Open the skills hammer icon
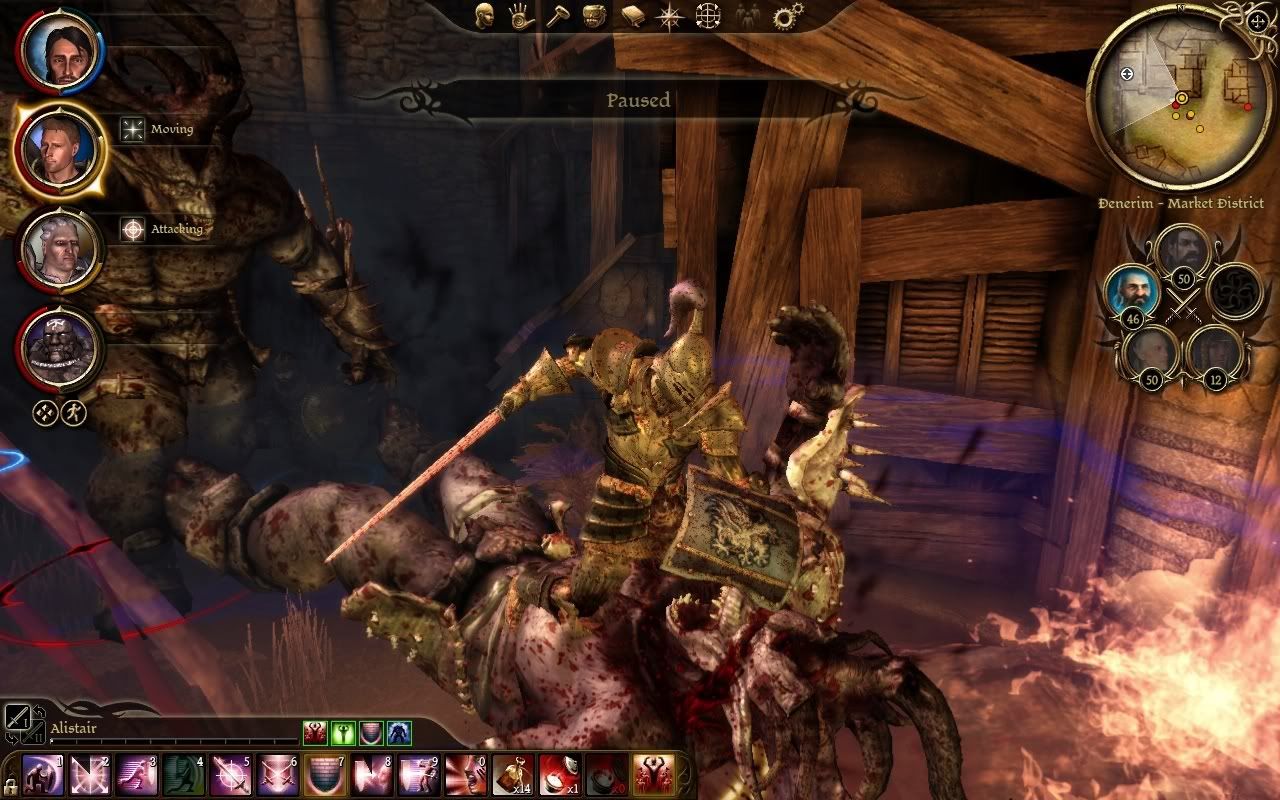The width and height of the screenshot is (1280, 800). point(556,16)
